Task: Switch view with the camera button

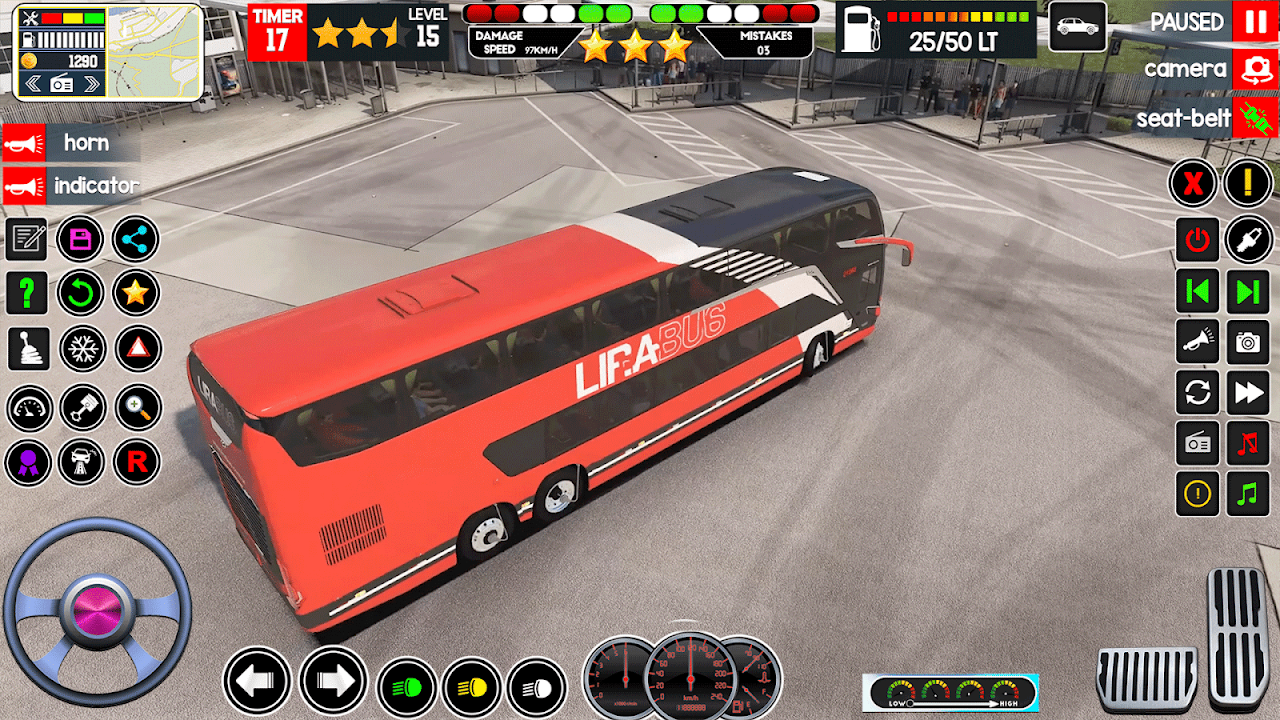Action: click(x=1255, y=69)
